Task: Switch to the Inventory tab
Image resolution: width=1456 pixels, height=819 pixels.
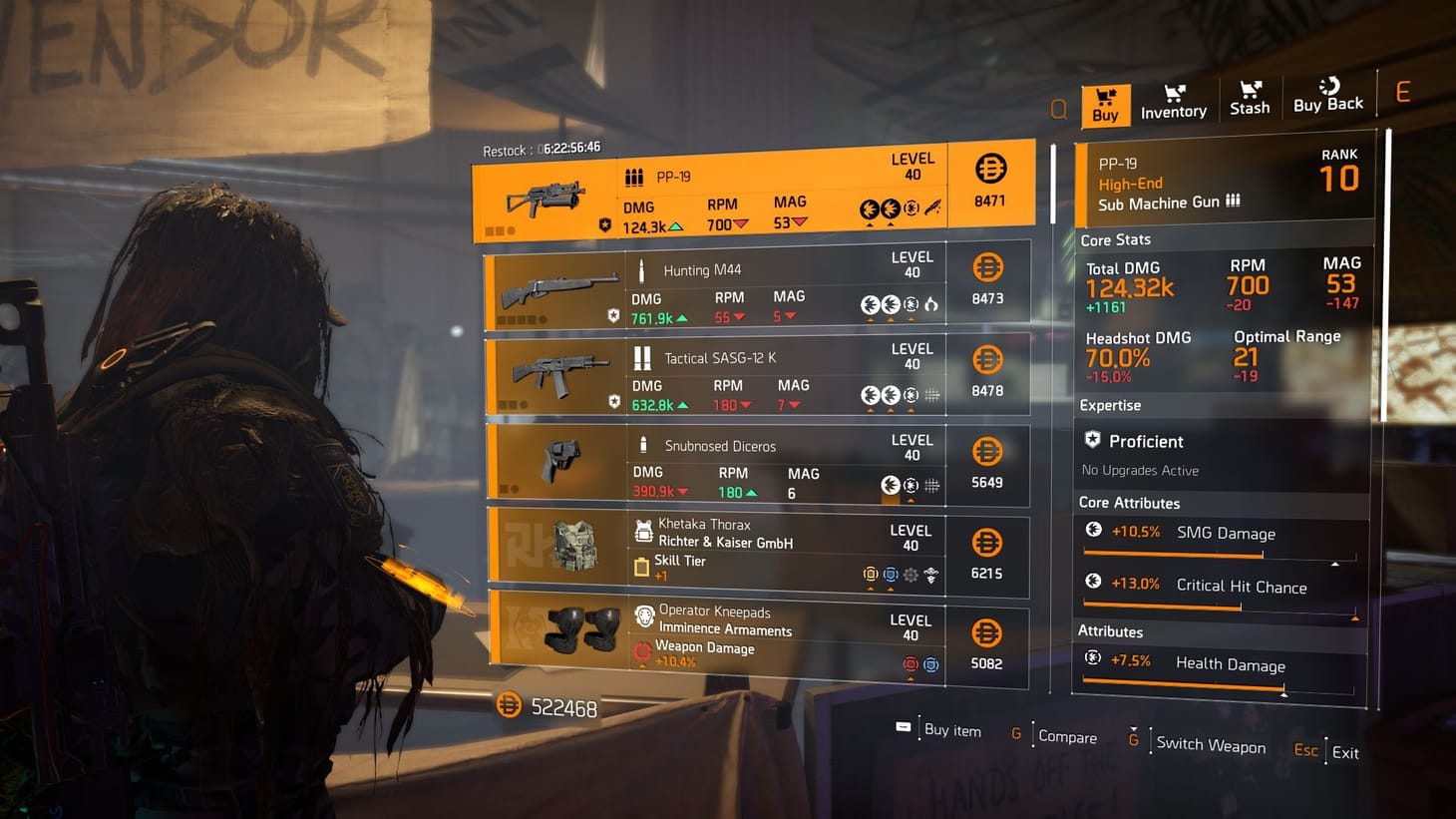Action: click(1173, 100)
